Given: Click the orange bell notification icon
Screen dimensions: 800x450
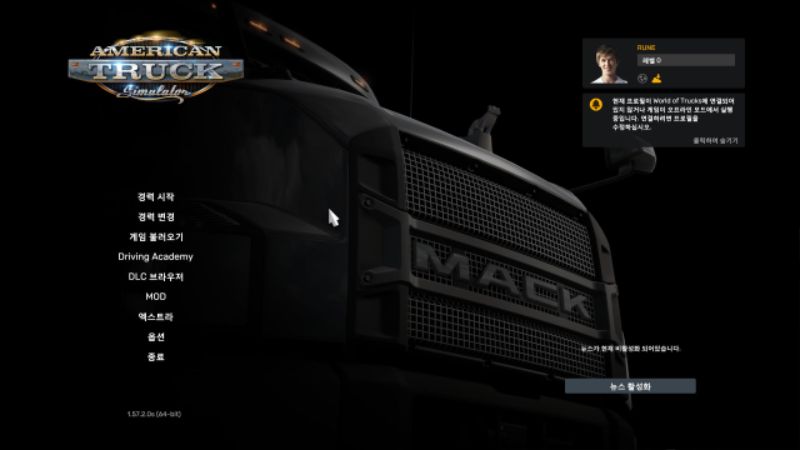Looking at the screenshot, I should click(597, 103).
